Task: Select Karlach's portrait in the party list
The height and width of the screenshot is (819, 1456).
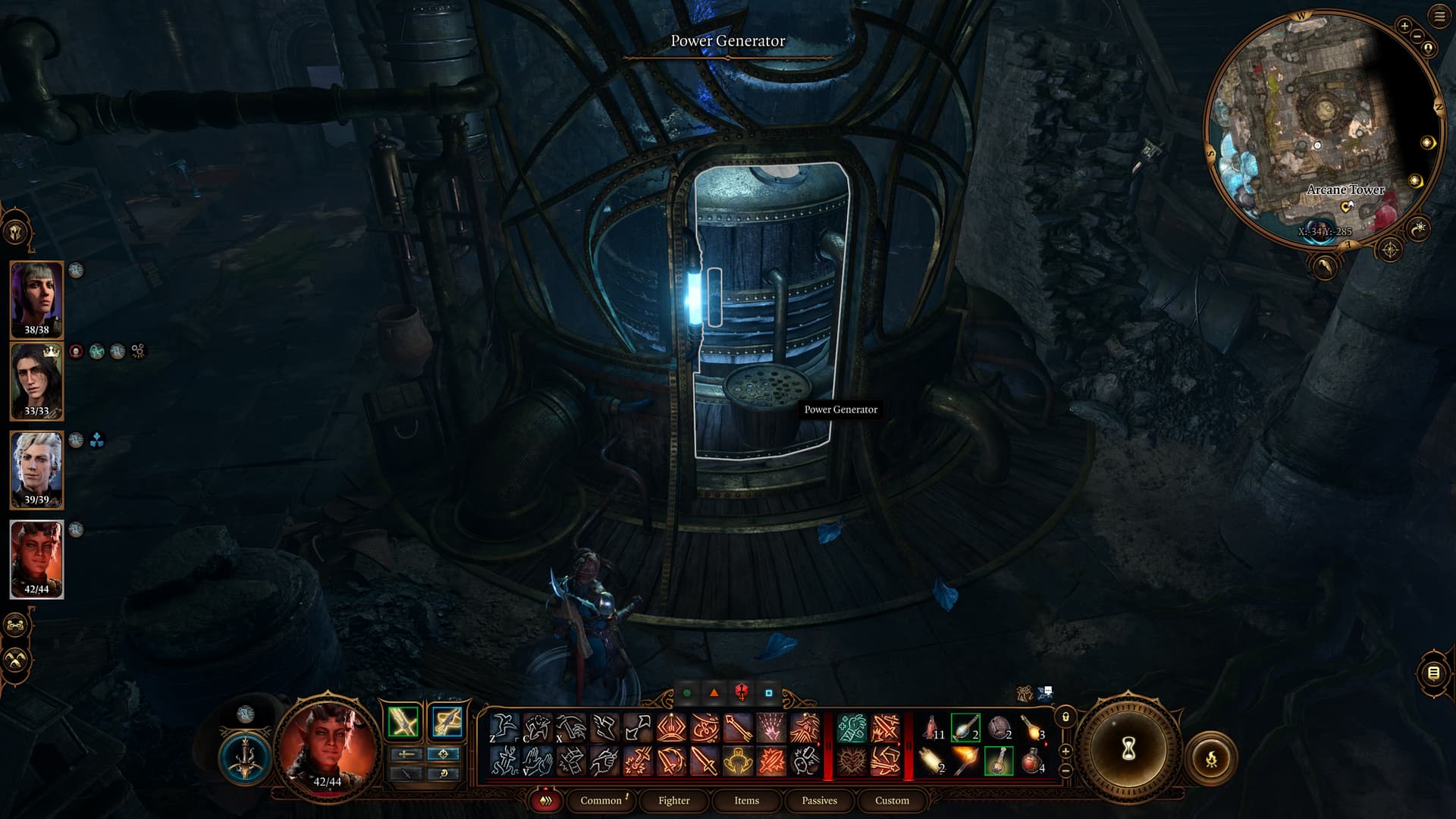Action: (36, 558)
